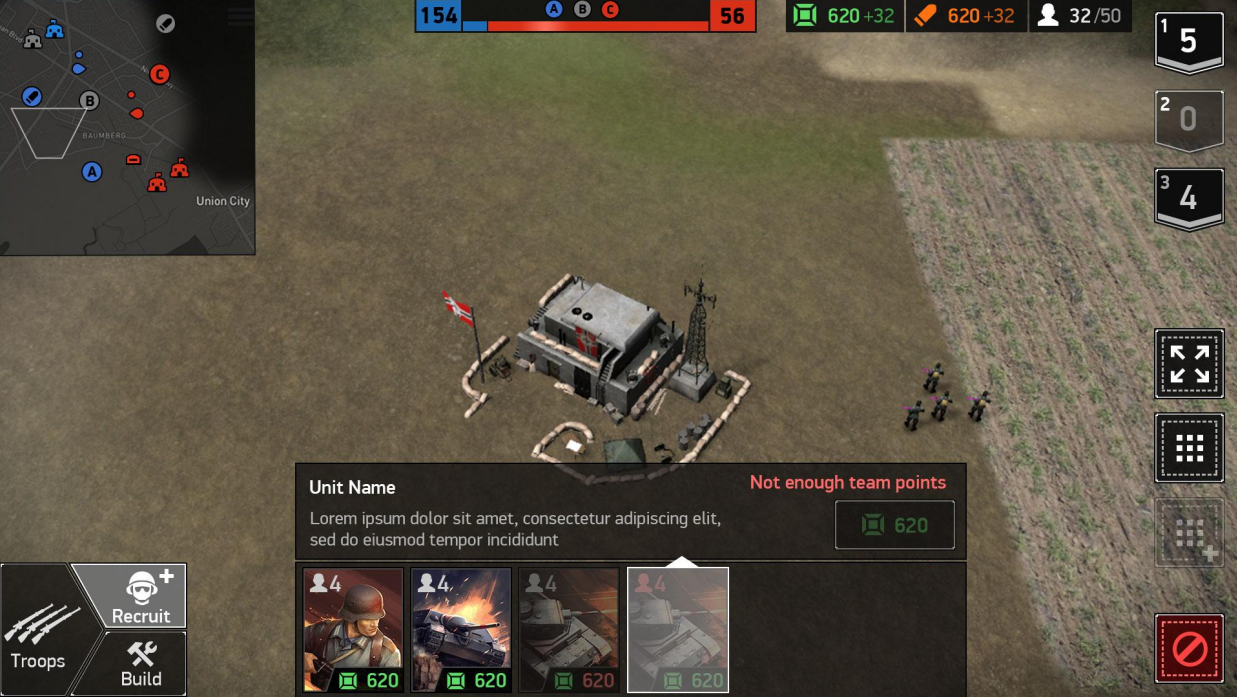Click the blue bullet marker on the minimap
This screenshot has height=697, width=1237.
point(32,97)
